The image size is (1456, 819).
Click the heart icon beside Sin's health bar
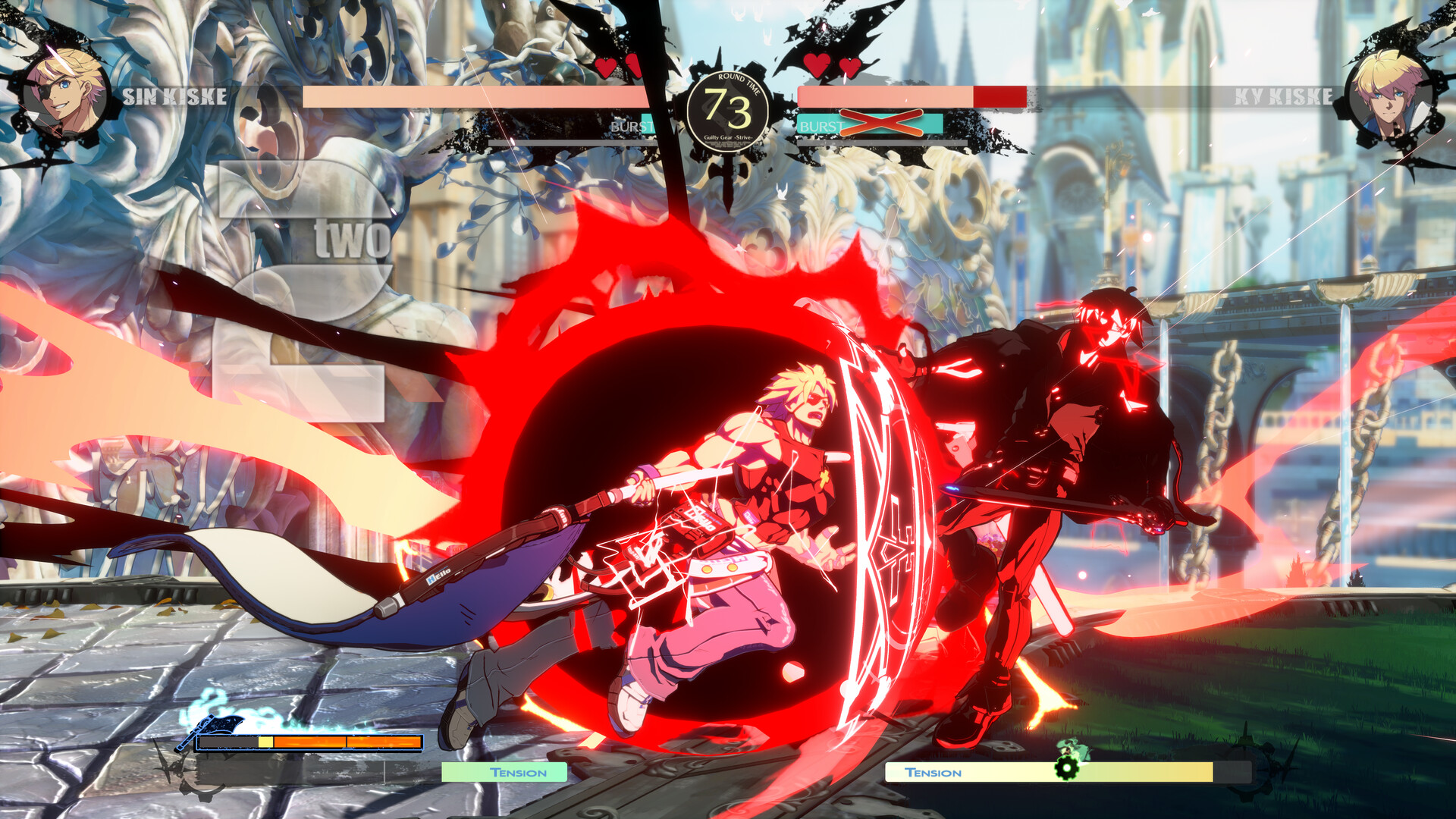click(605, 67)
